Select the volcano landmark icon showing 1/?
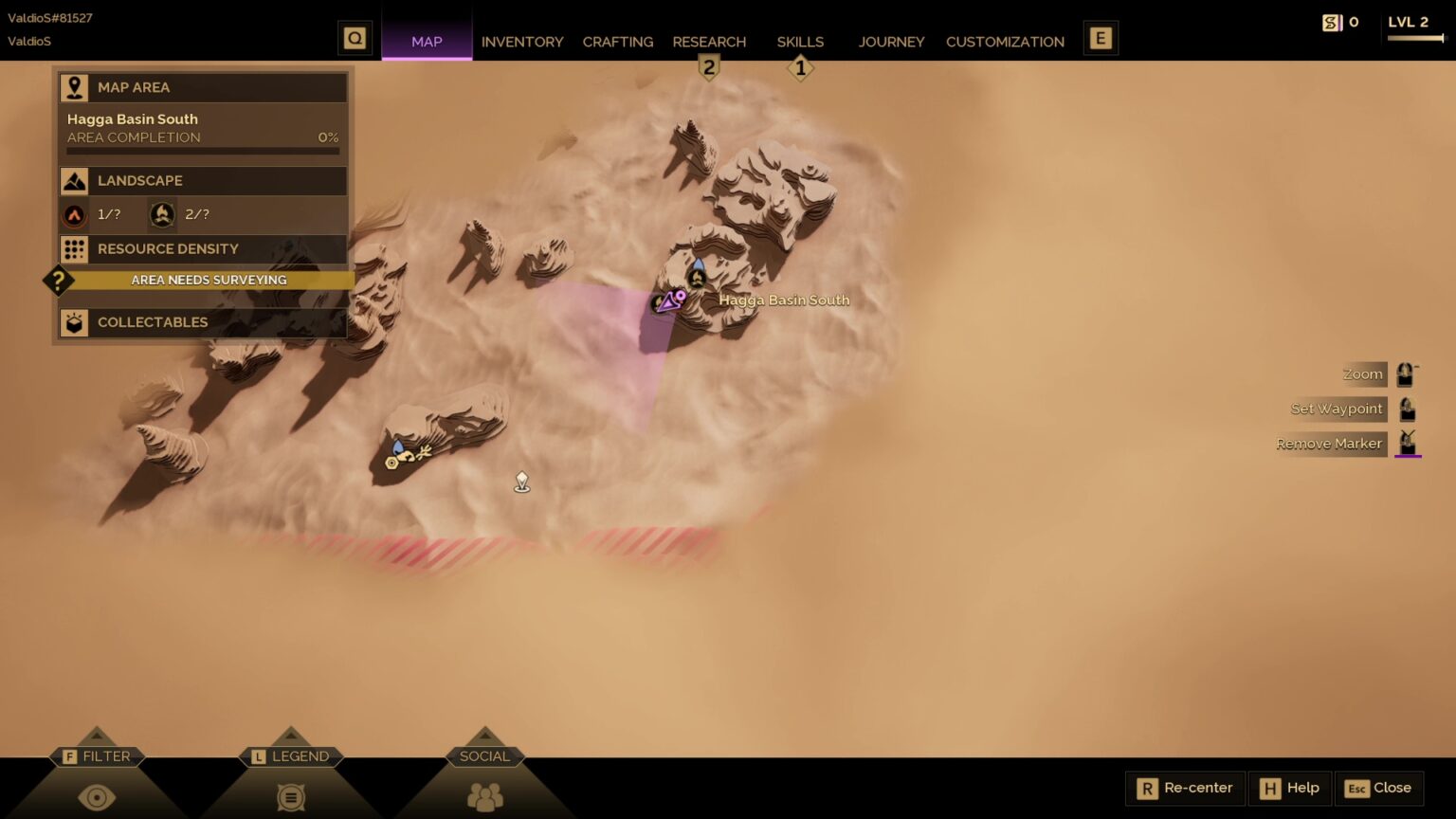Viewport: 1456px width, 819px height. tap(76, 214)
